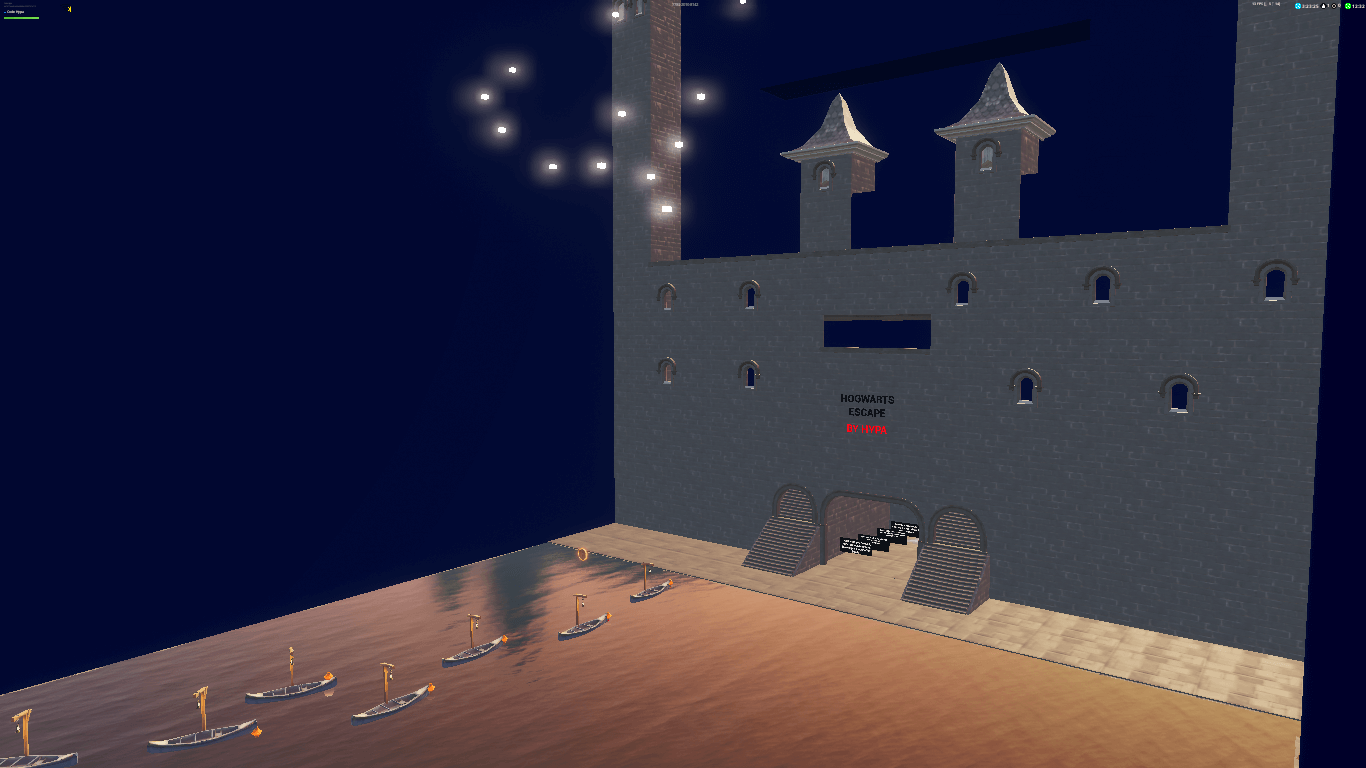Click the black eliminations circle icon

pos(1334,6)
